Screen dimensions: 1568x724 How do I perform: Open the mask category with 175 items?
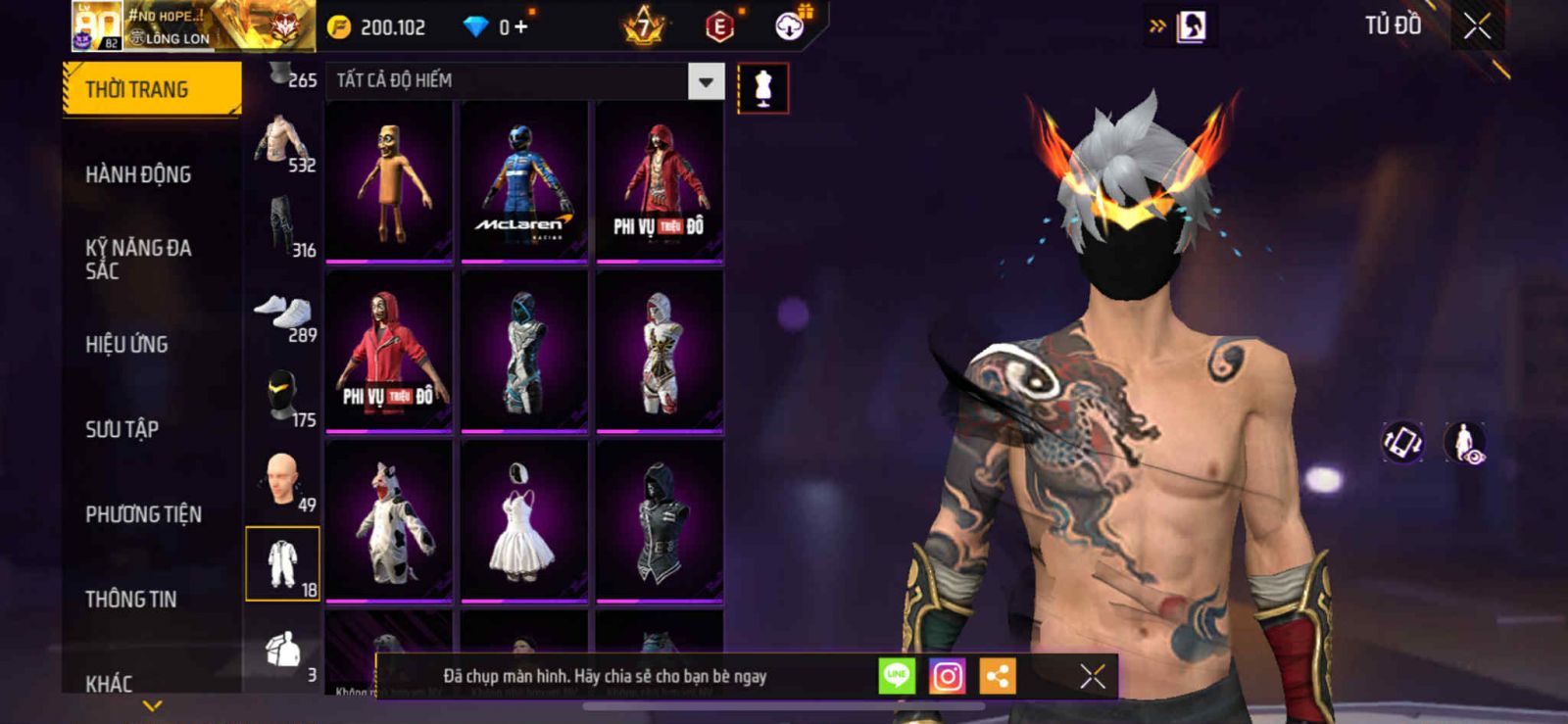tap(282, 398)
